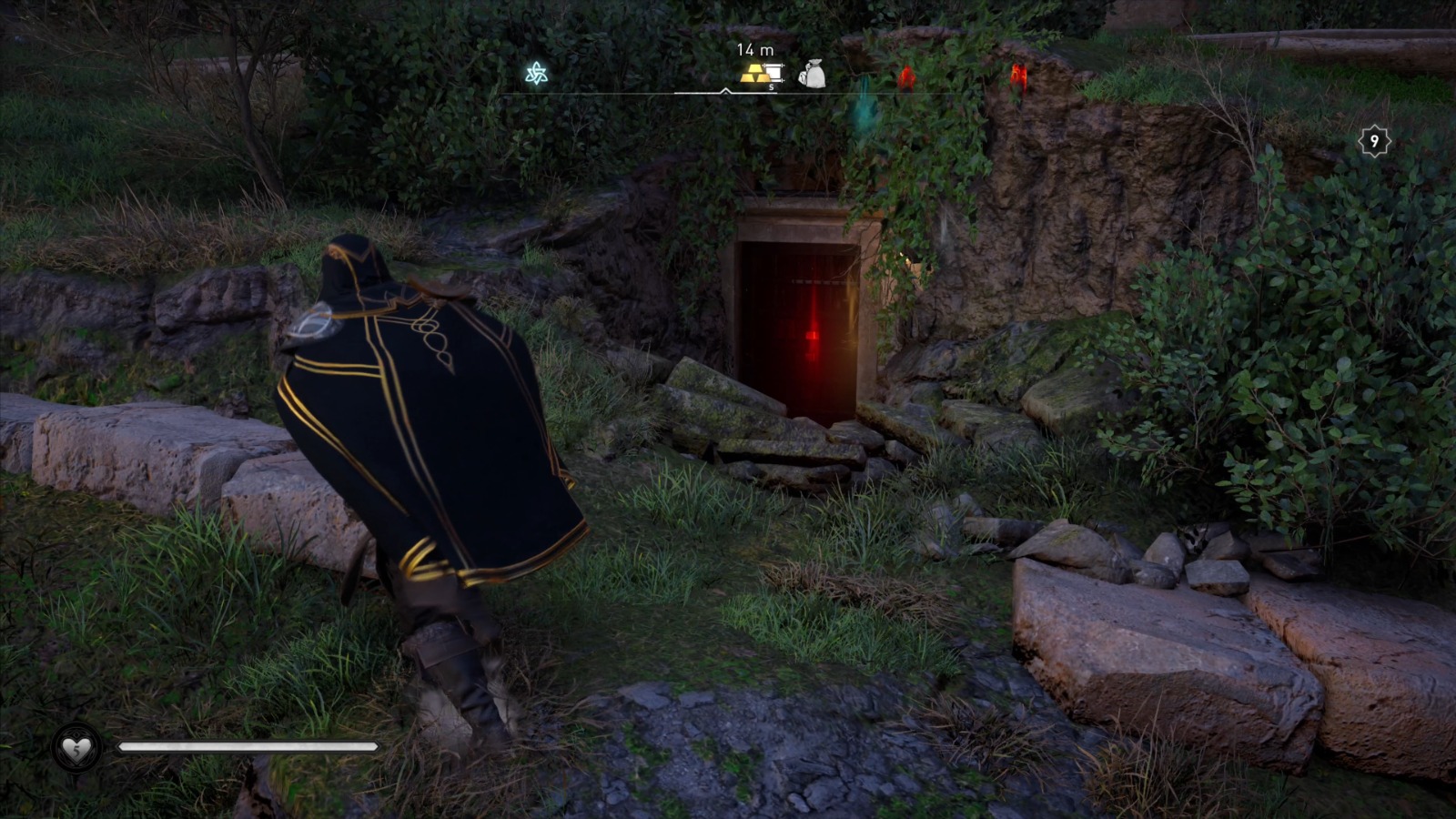Click the gold ingots wealth icon on the compass
The image size is (1456, 819).
[x=753, y=73]
